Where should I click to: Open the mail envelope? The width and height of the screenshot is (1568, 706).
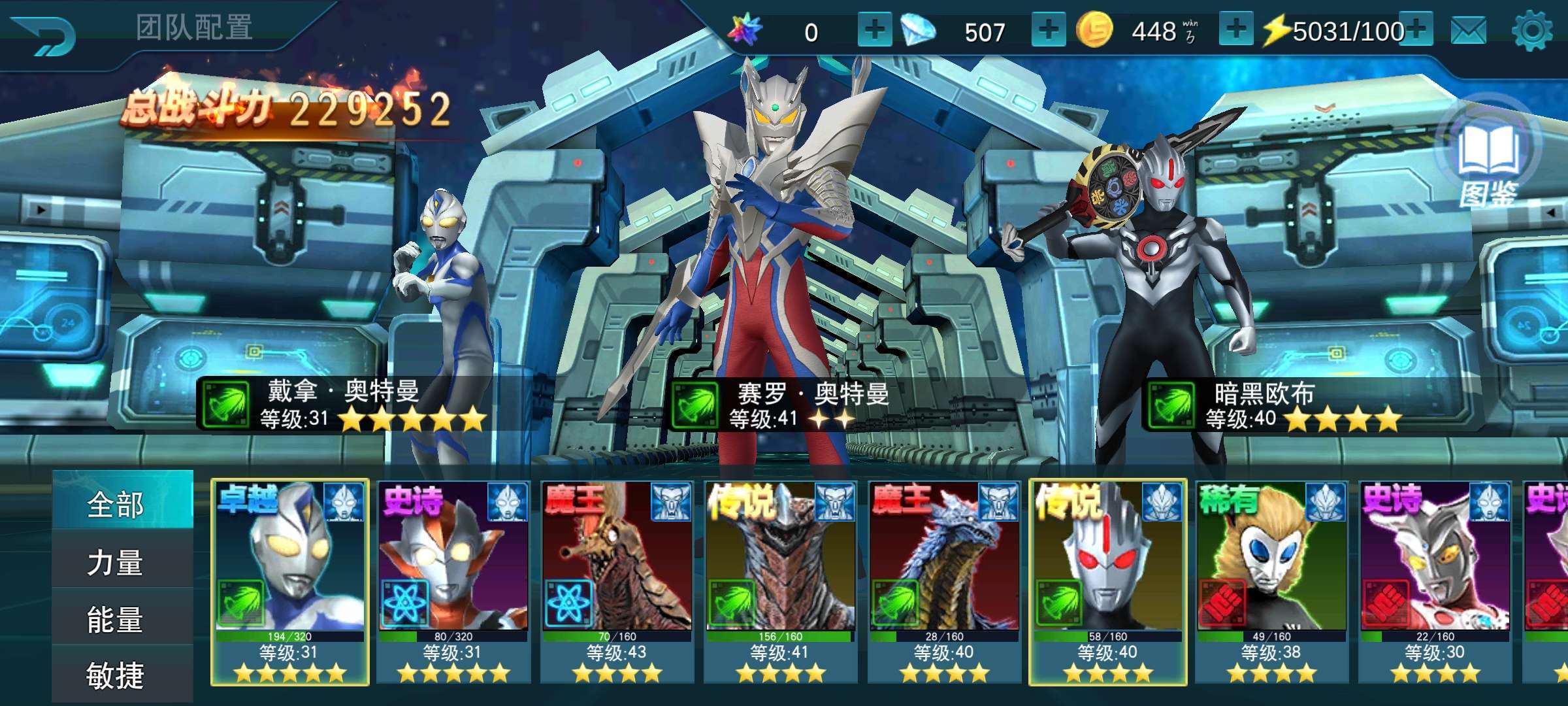[x=1468, y=31]
